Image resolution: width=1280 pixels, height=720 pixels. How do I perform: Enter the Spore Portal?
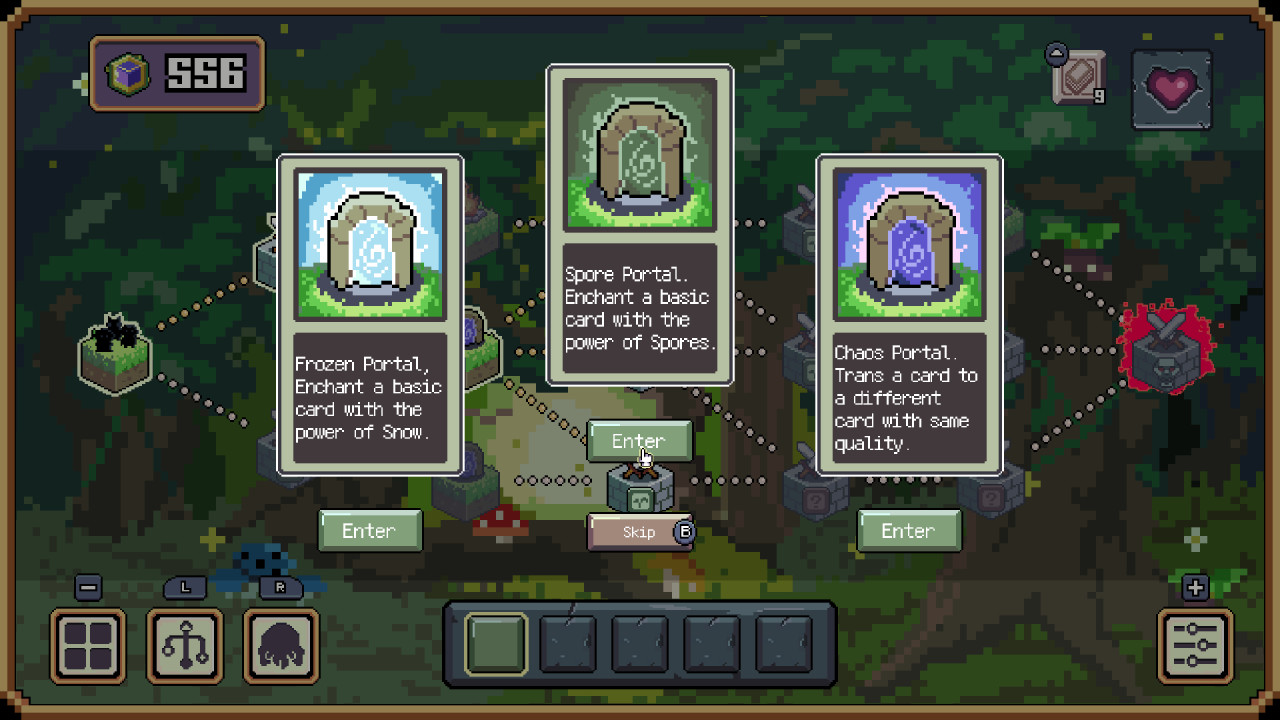pos(640,441)
